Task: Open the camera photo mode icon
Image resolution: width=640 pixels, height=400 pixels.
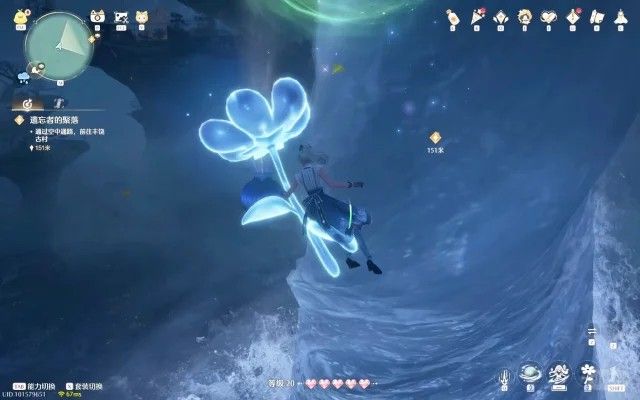Action: (98, 17)
